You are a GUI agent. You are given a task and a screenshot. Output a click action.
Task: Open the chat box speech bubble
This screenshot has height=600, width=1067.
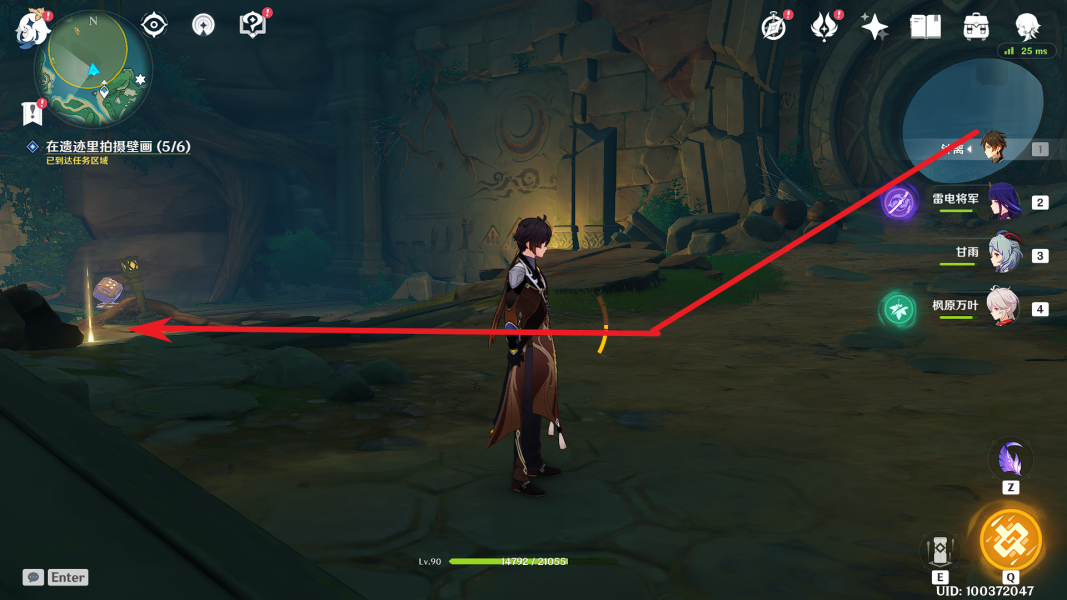34,577
